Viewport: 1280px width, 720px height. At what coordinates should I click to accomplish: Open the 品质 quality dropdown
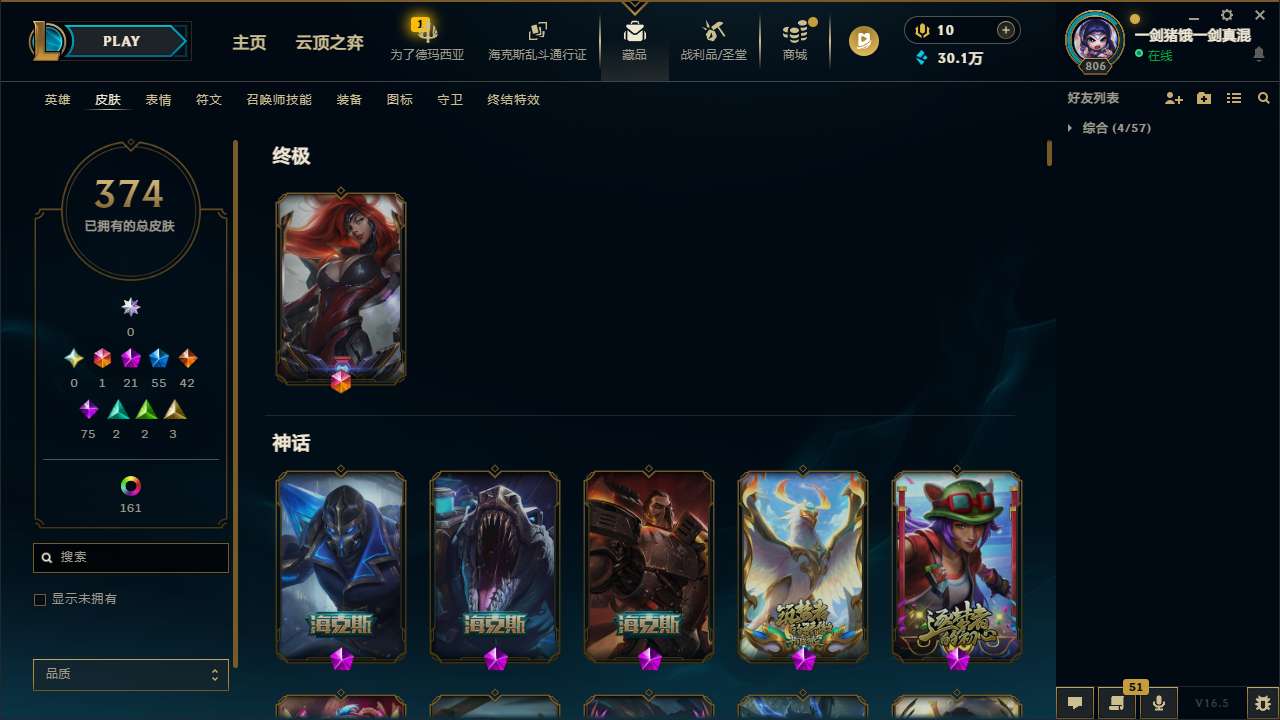[x=130, y=674]
